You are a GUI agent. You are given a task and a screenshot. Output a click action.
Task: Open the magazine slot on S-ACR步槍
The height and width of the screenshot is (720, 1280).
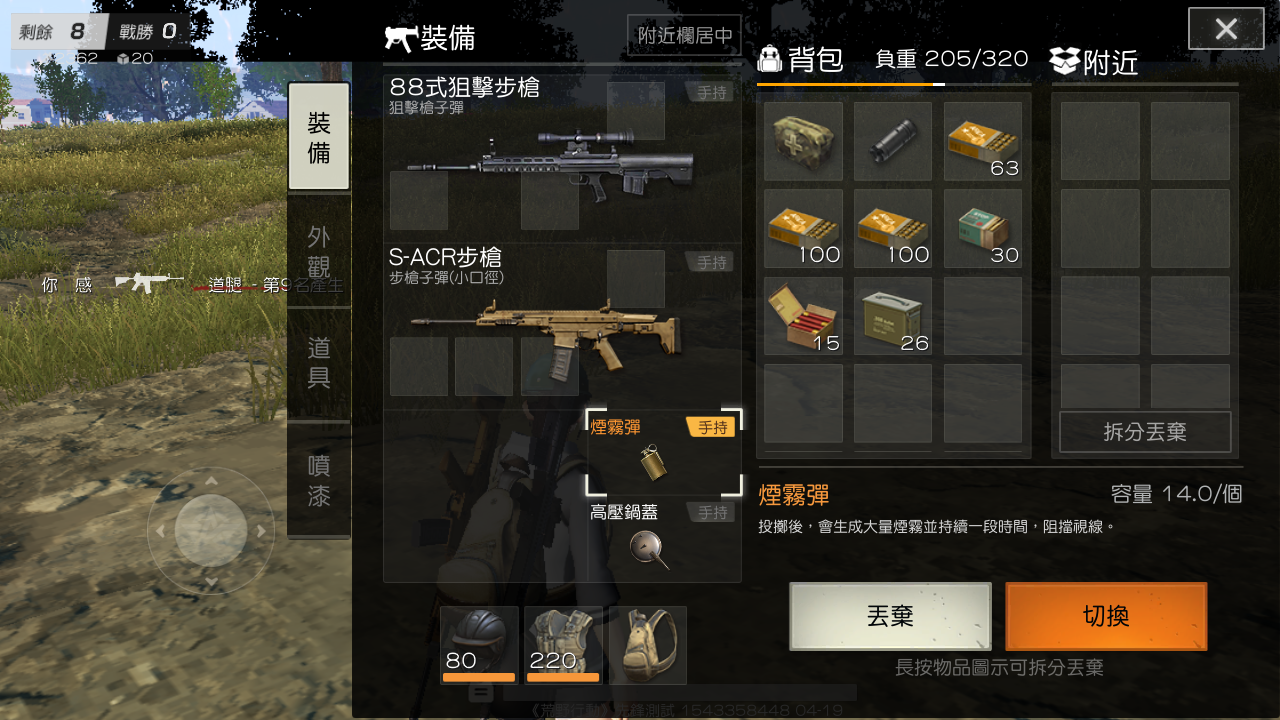tap(548, 367)
